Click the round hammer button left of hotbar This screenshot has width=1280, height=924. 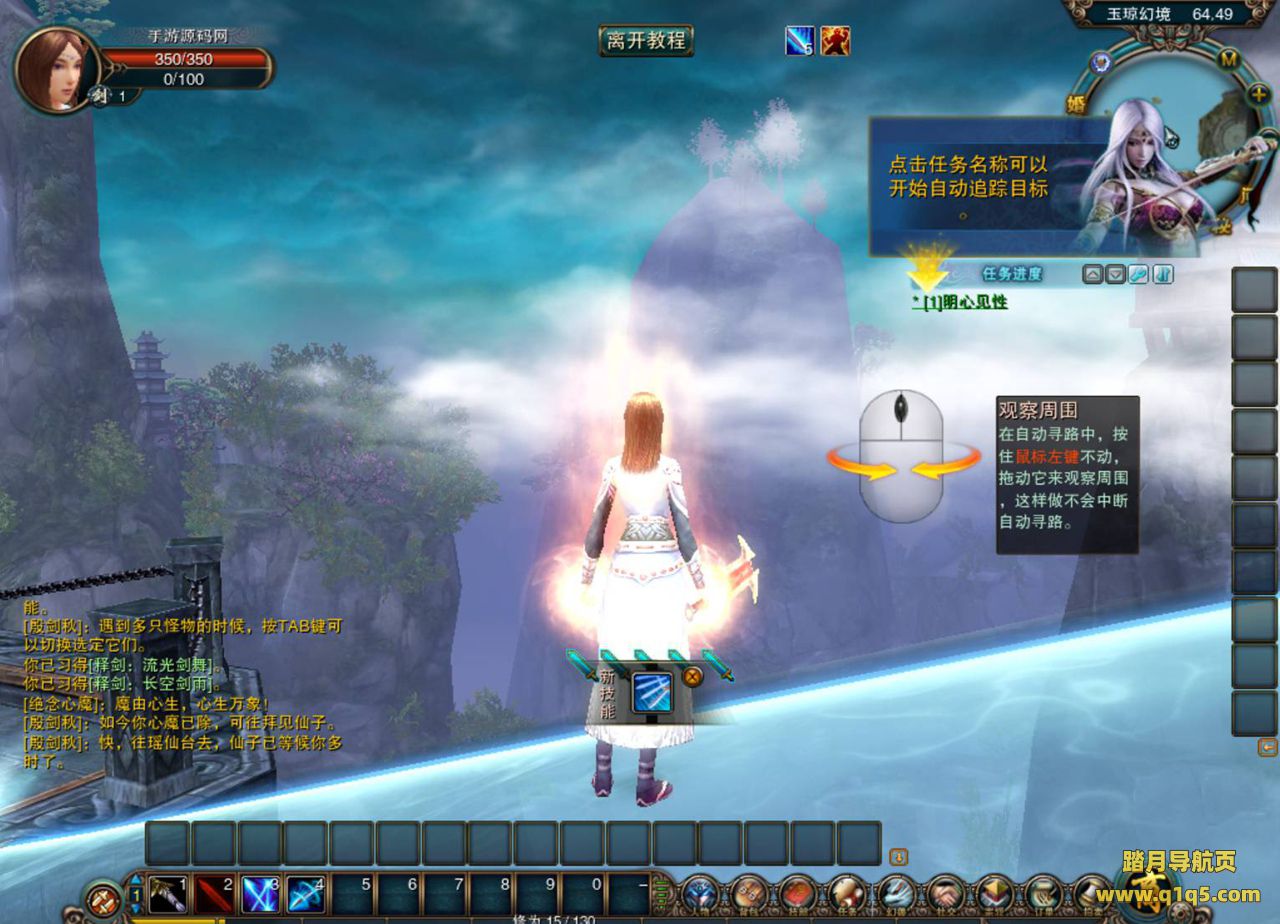pos(103,898)
